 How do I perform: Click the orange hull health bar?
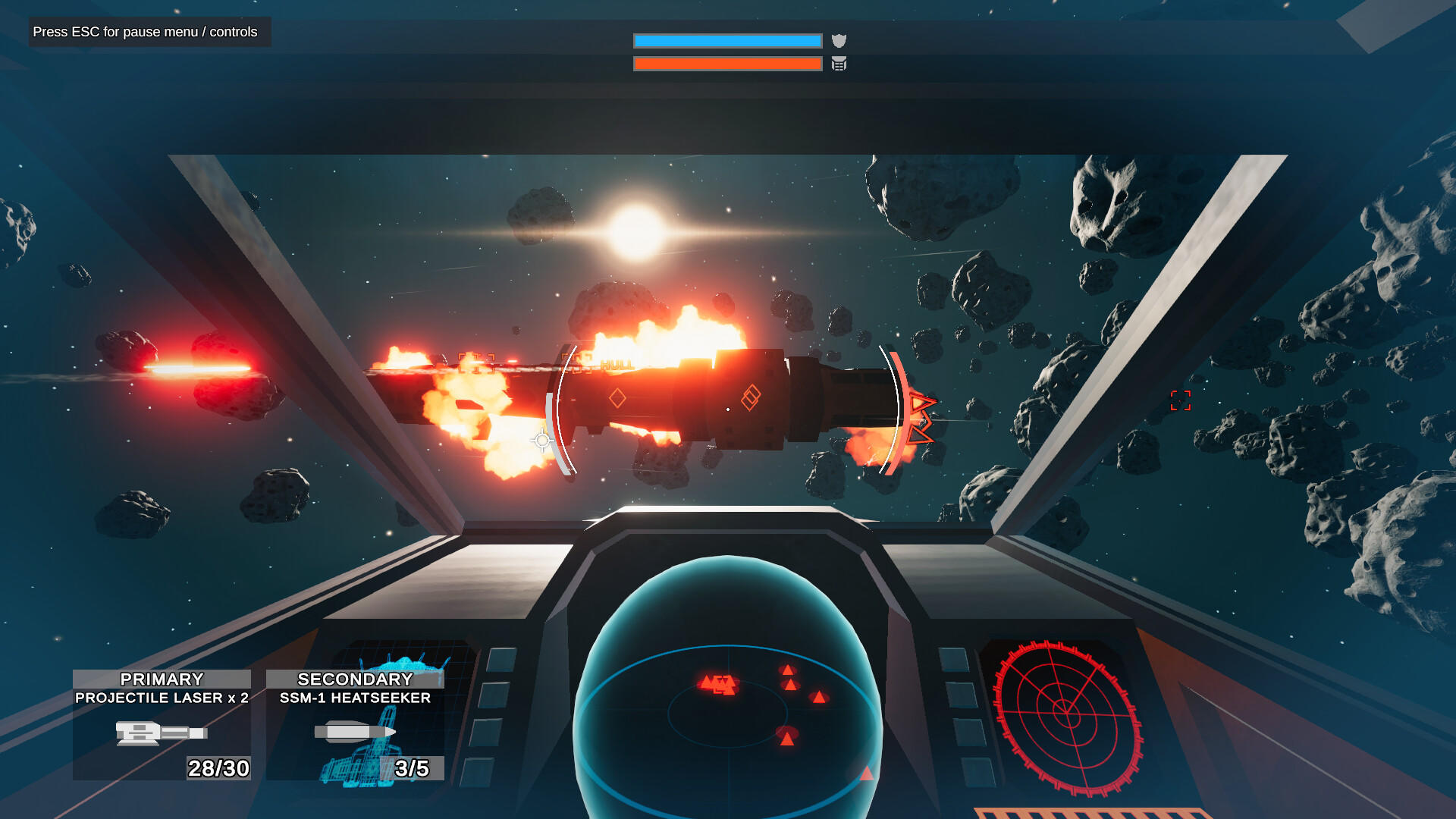727,64
